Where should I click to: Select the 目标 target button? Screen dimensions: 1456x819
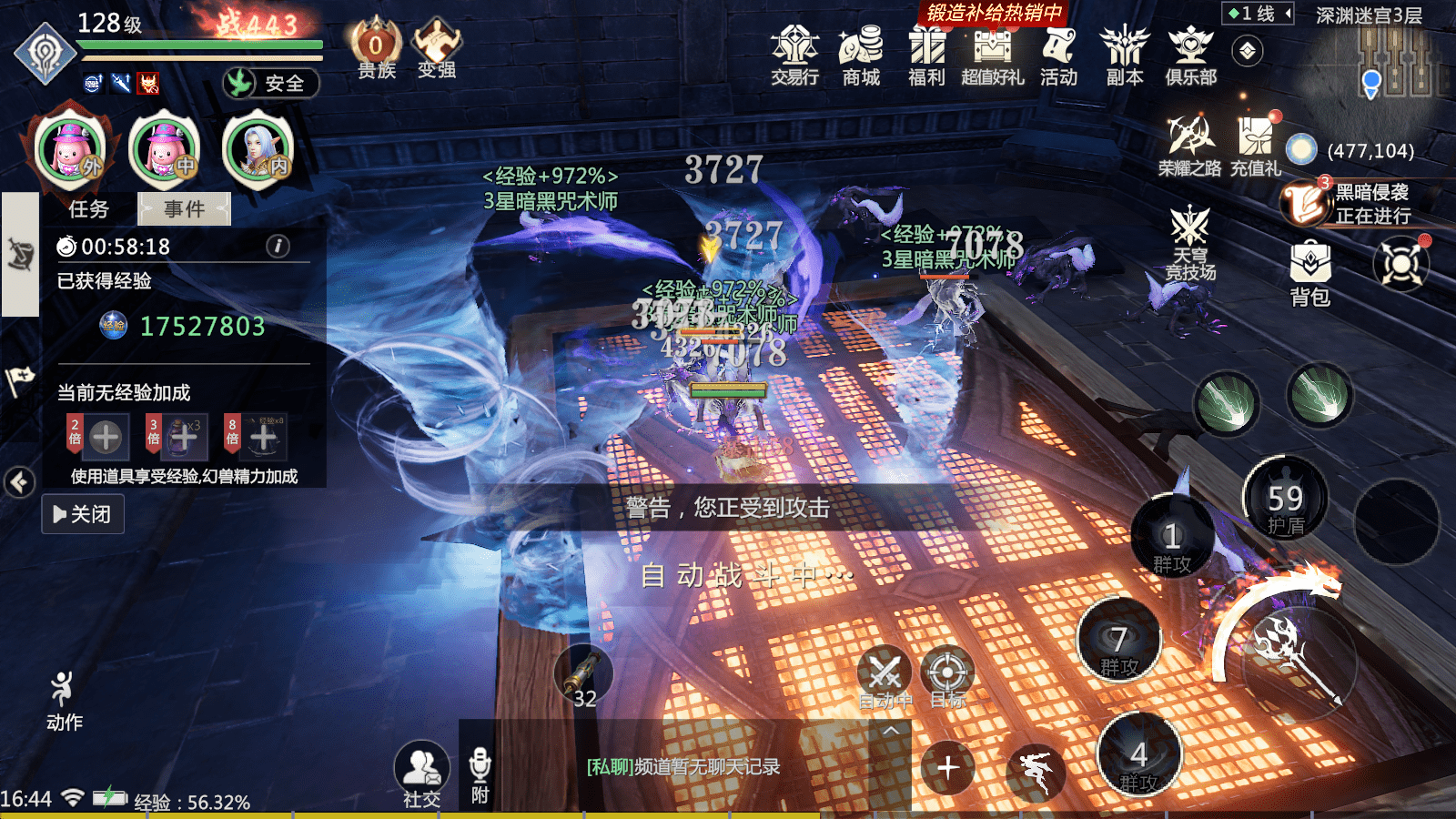(x=947, y=678)
